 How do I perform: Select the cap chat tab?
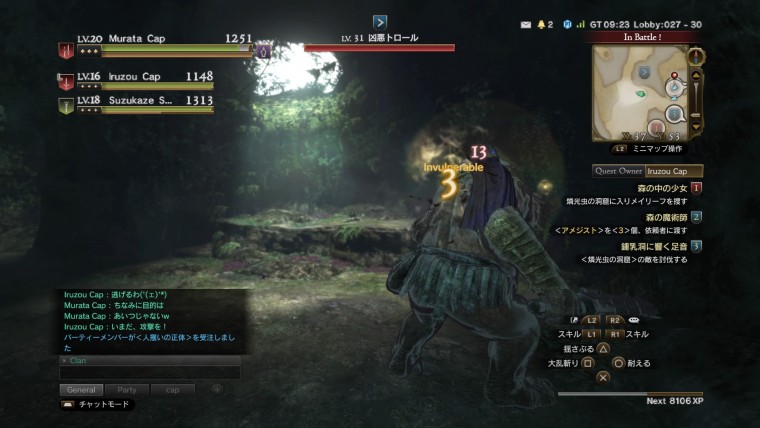tap(173, 389)
